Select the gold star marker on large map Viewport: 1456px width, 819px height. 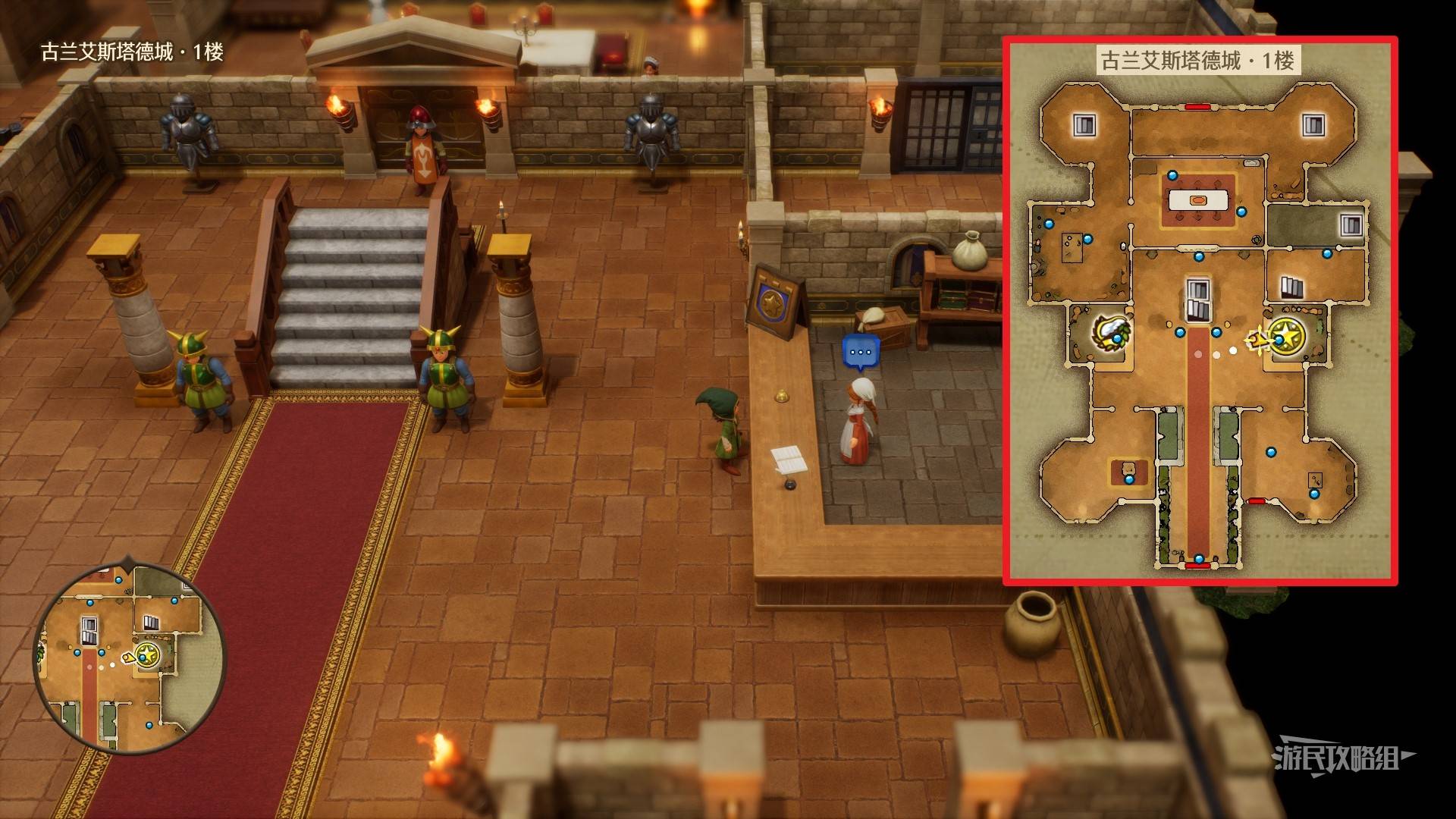(x=1287, y=336)
